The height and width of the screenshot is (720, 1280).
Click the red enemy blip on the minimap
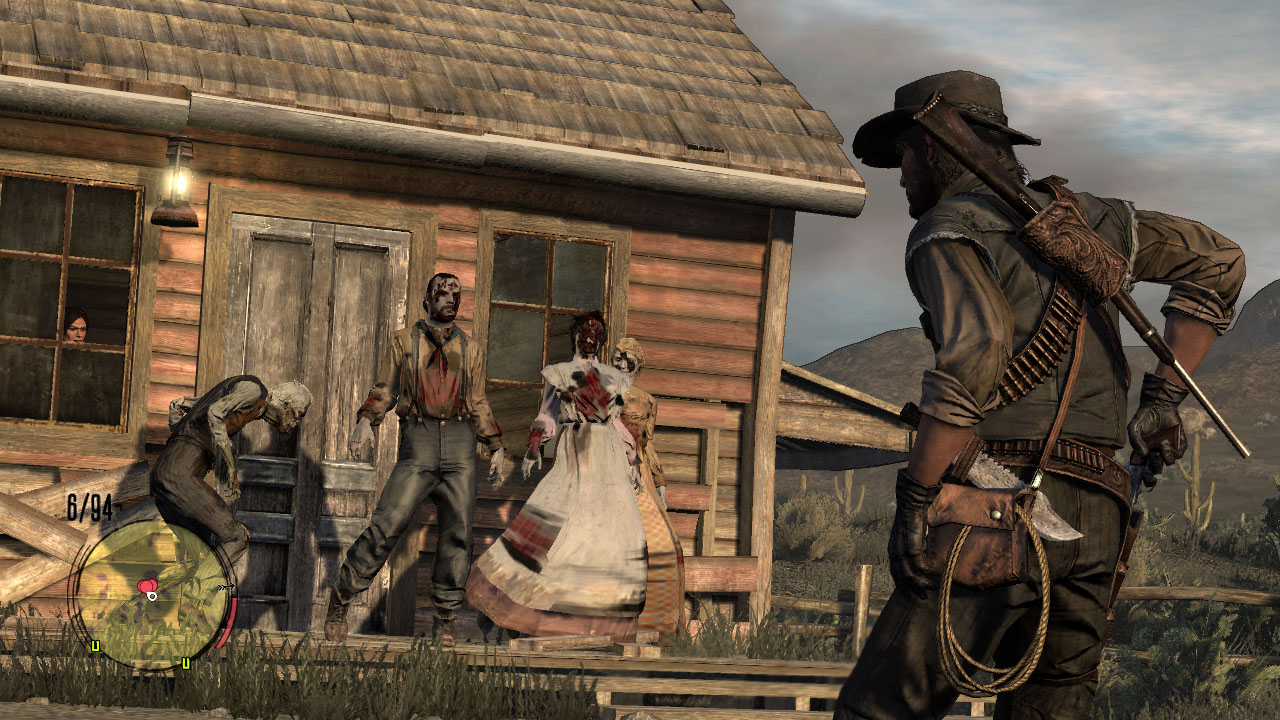point(146,585)
